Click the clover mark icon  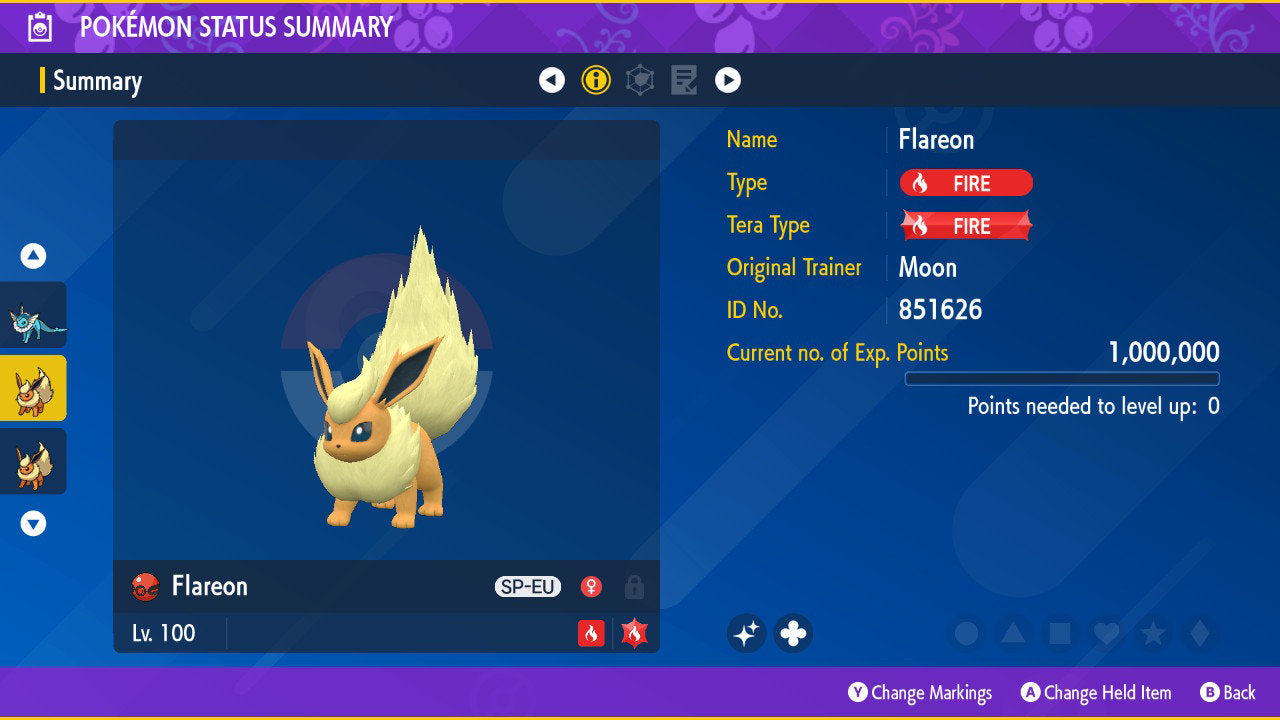(x=793, y=633)
